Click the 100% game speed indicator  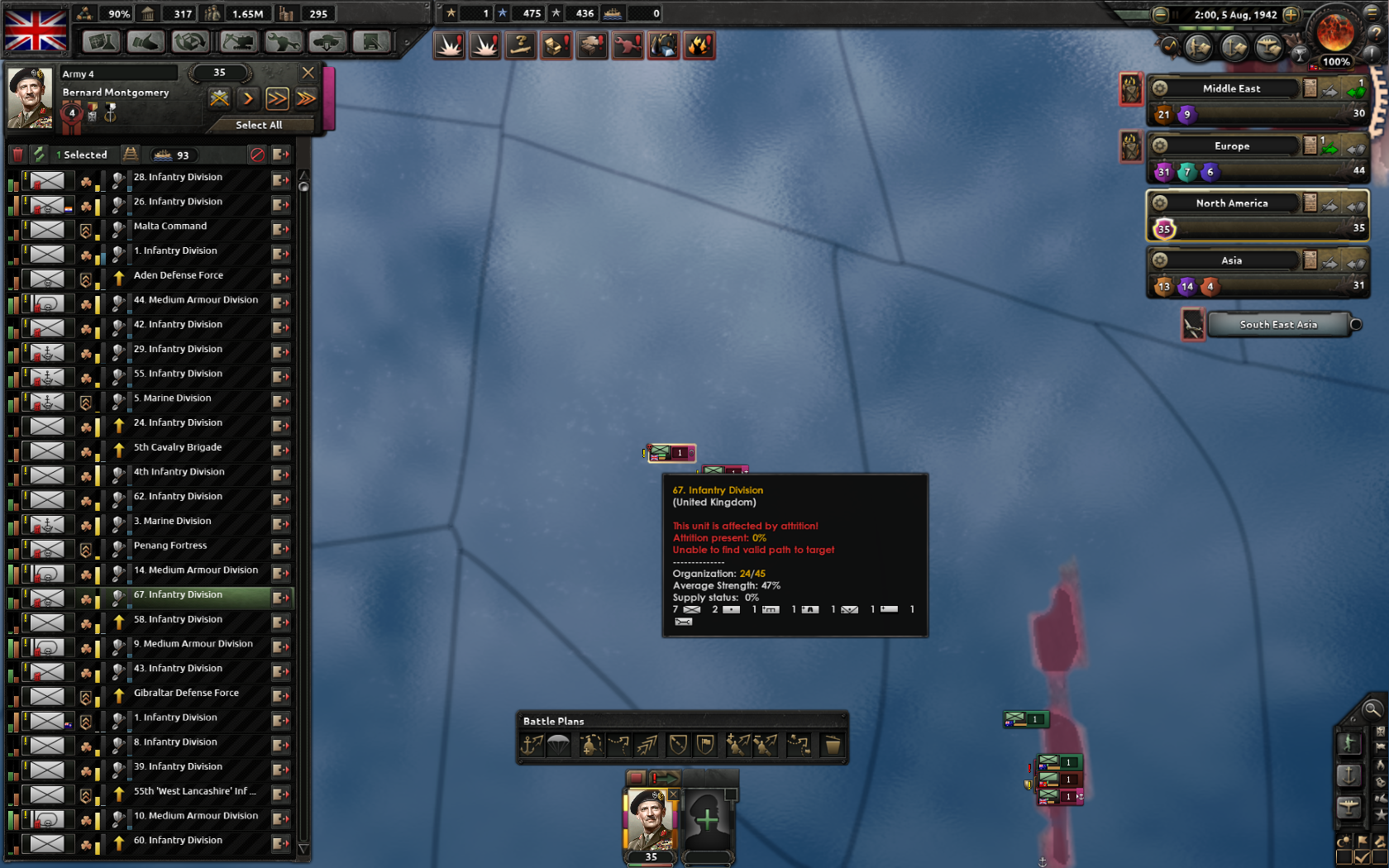pyautogui.click(x=1337, y=60)
